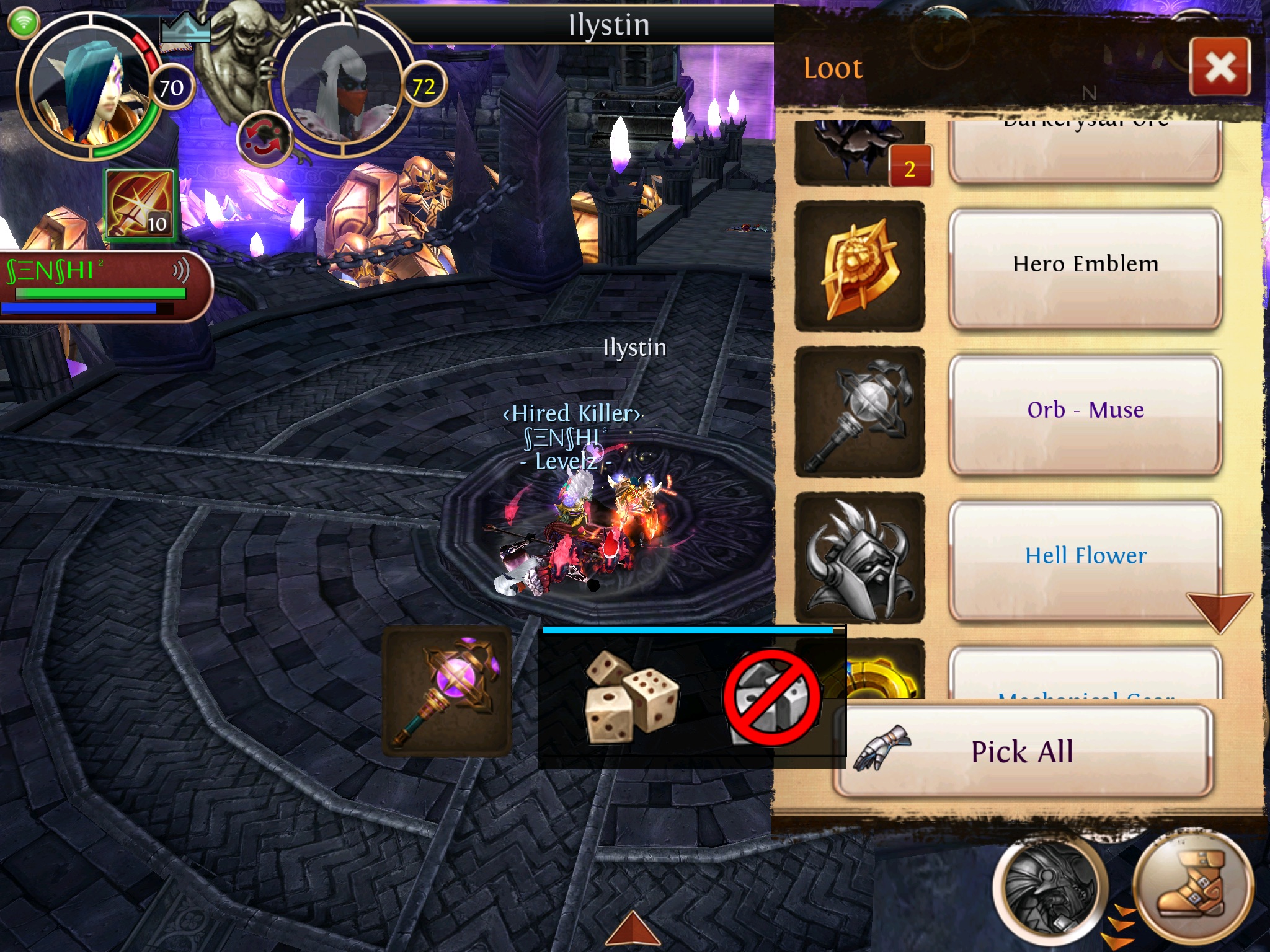Switch target with the red arrows icon
This screenshot has width=1270, height=952.
pos(265,139)
